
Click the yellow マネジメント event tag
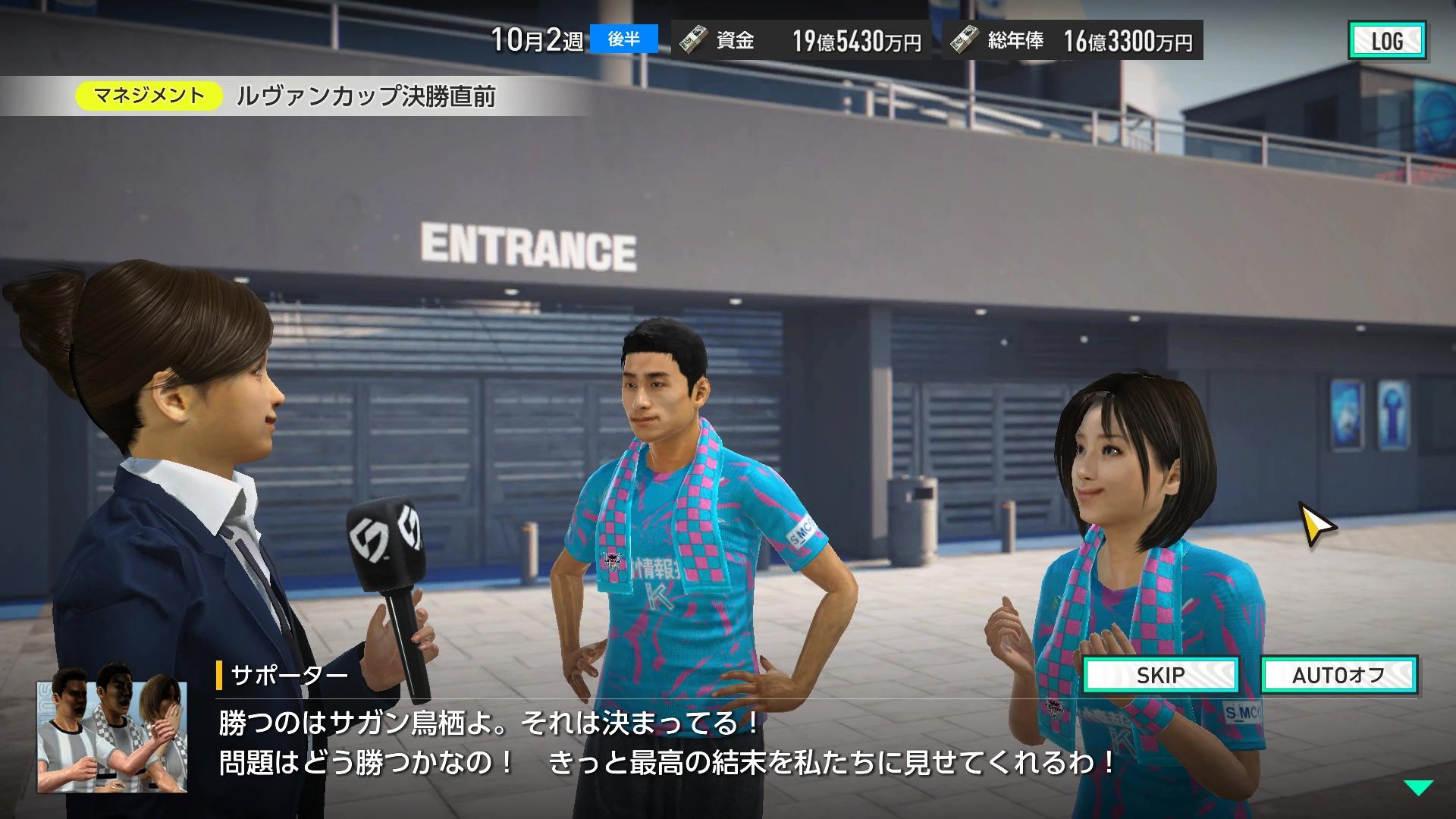pos(149,95)
